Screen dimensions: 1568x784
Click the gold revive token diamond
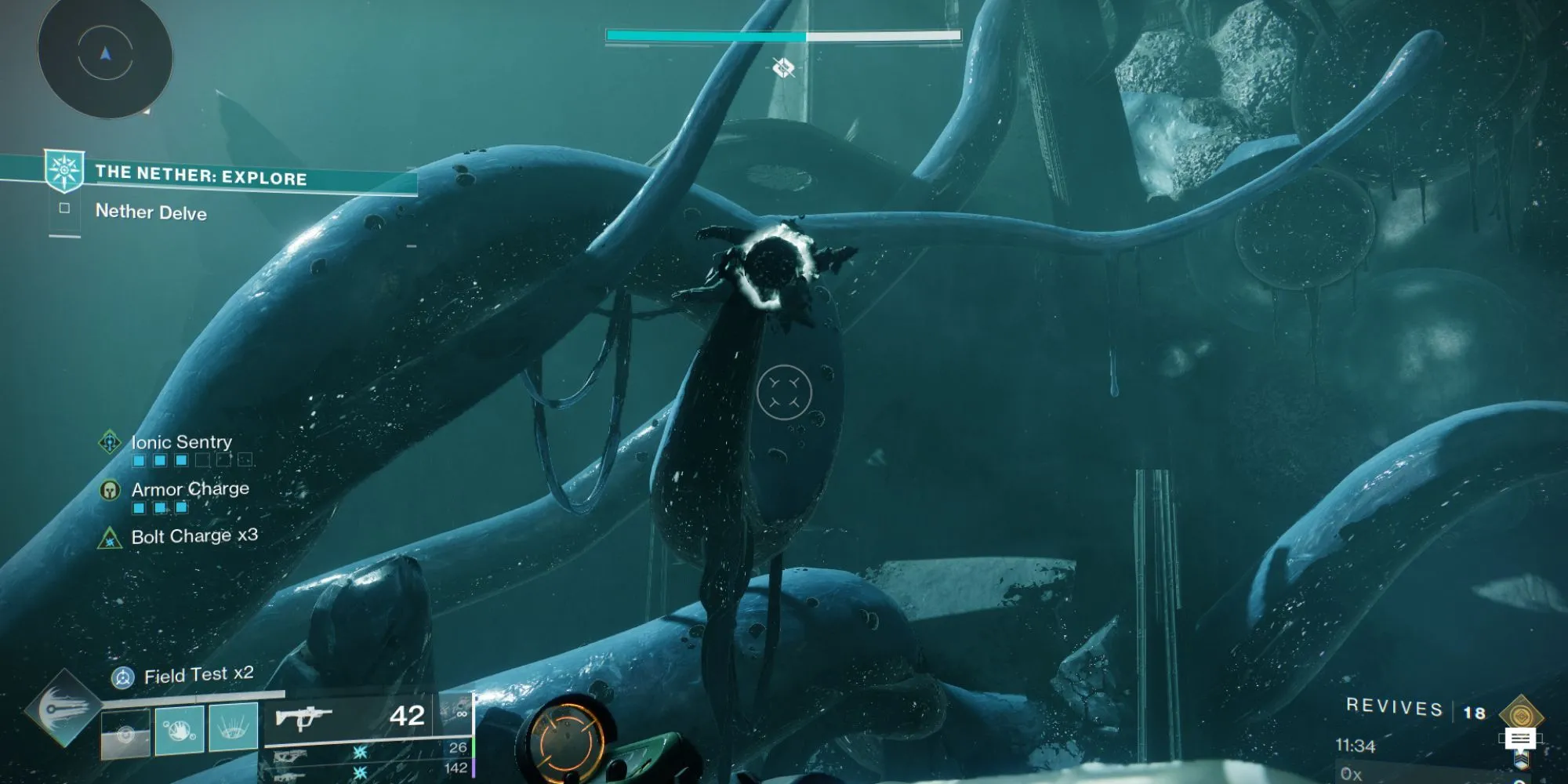pyautogui.click(x=1521, y=714)
